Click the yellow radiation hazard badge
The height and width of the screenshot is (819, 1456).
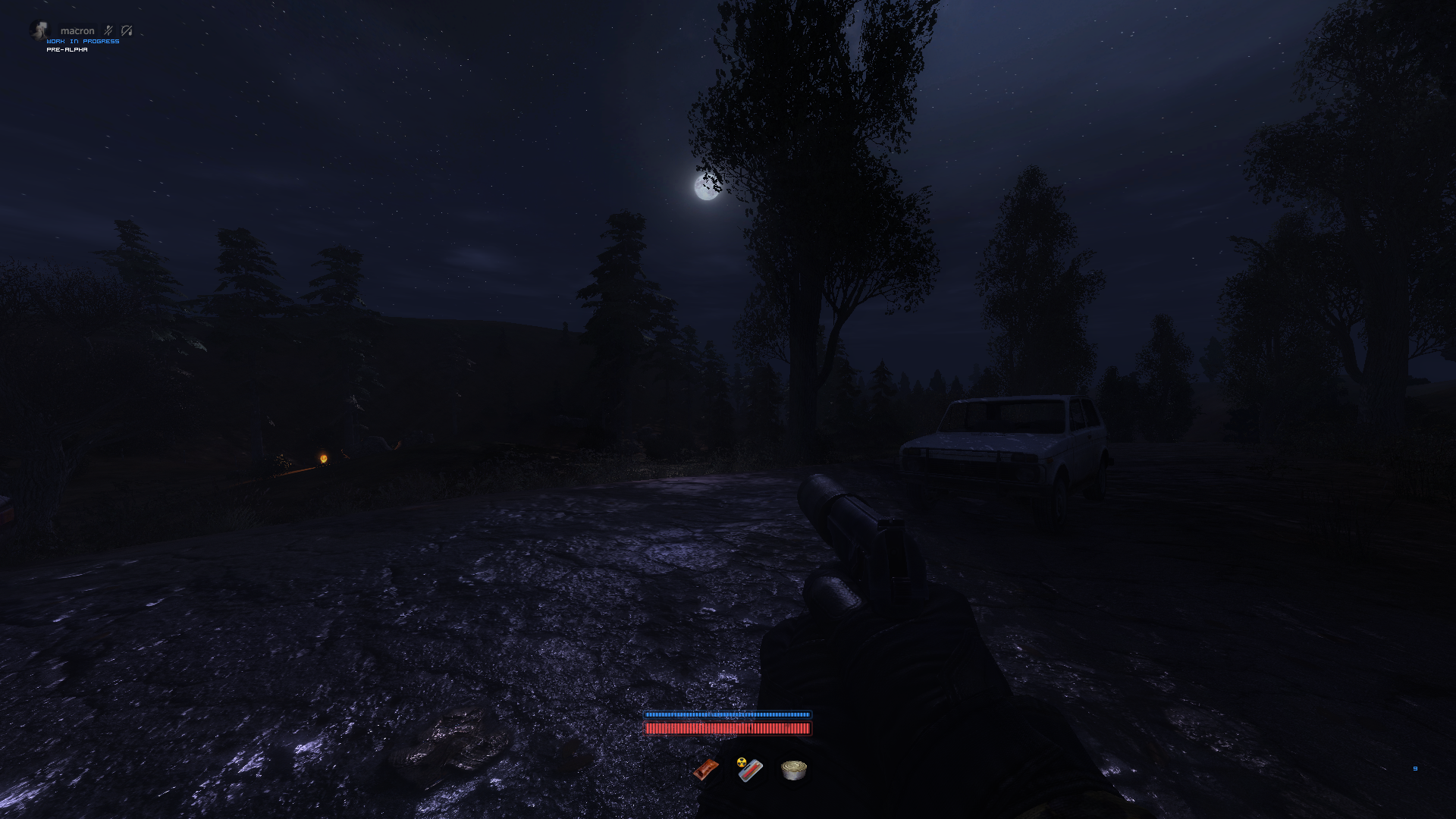[x=742, y=763]
